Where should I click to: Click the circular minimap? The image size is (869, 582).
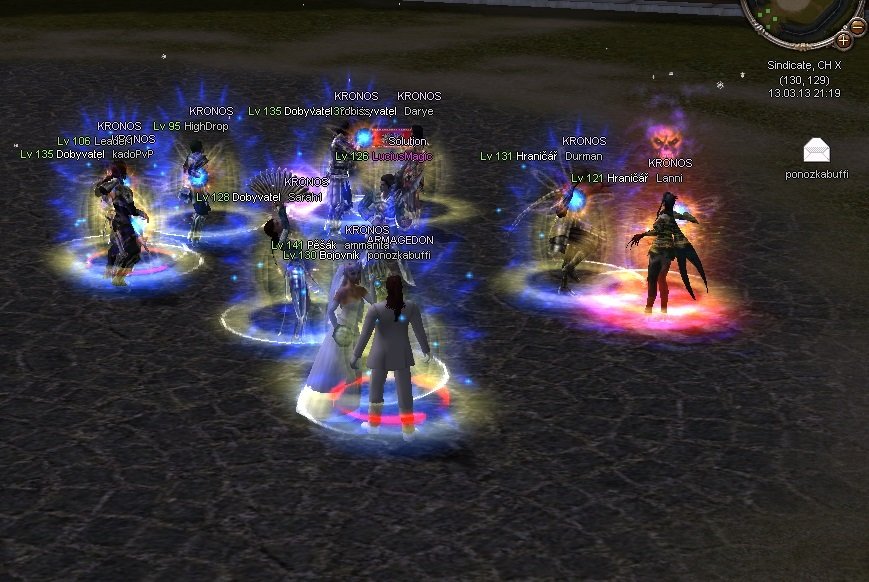[x=802, y=15]
